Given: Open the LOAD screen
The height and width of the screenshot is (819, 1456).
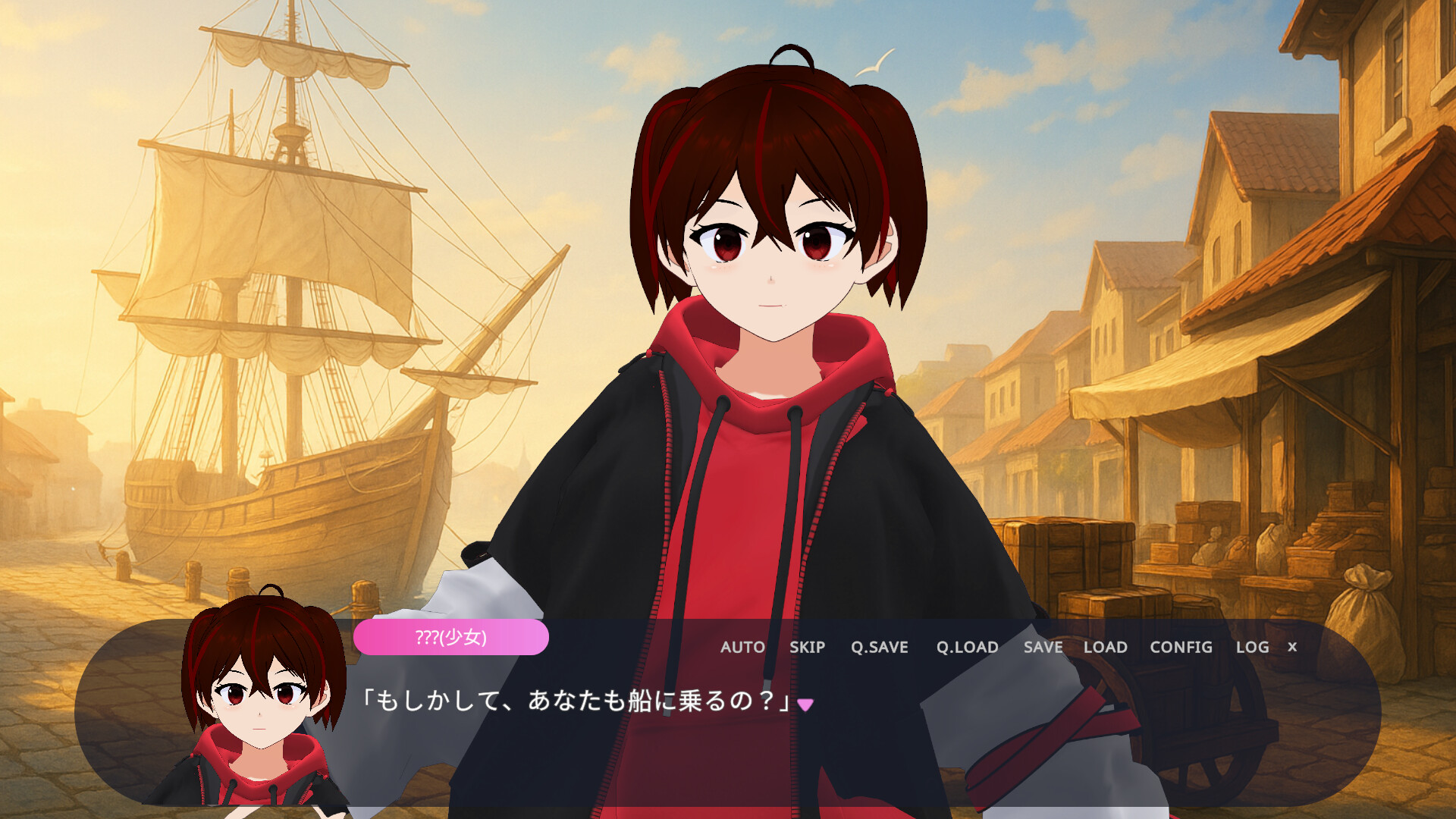Looking at the screenshot, I should tap(1106, 648).
